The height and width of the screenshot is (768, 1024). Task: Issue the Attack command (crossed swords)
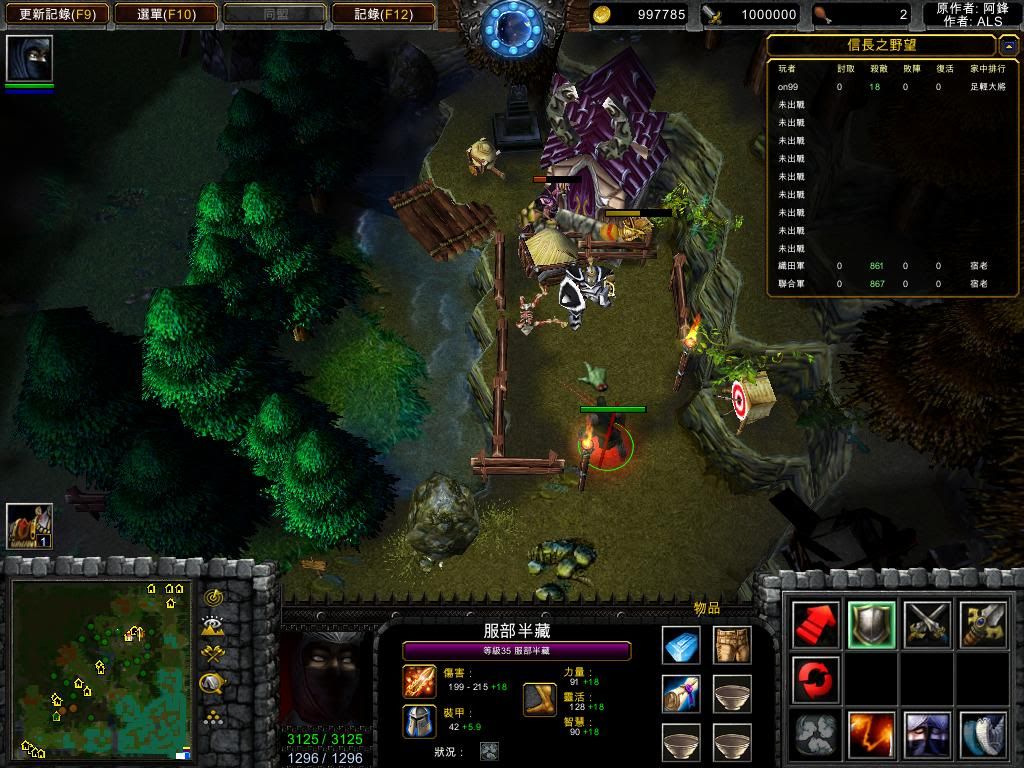[926, 625]
